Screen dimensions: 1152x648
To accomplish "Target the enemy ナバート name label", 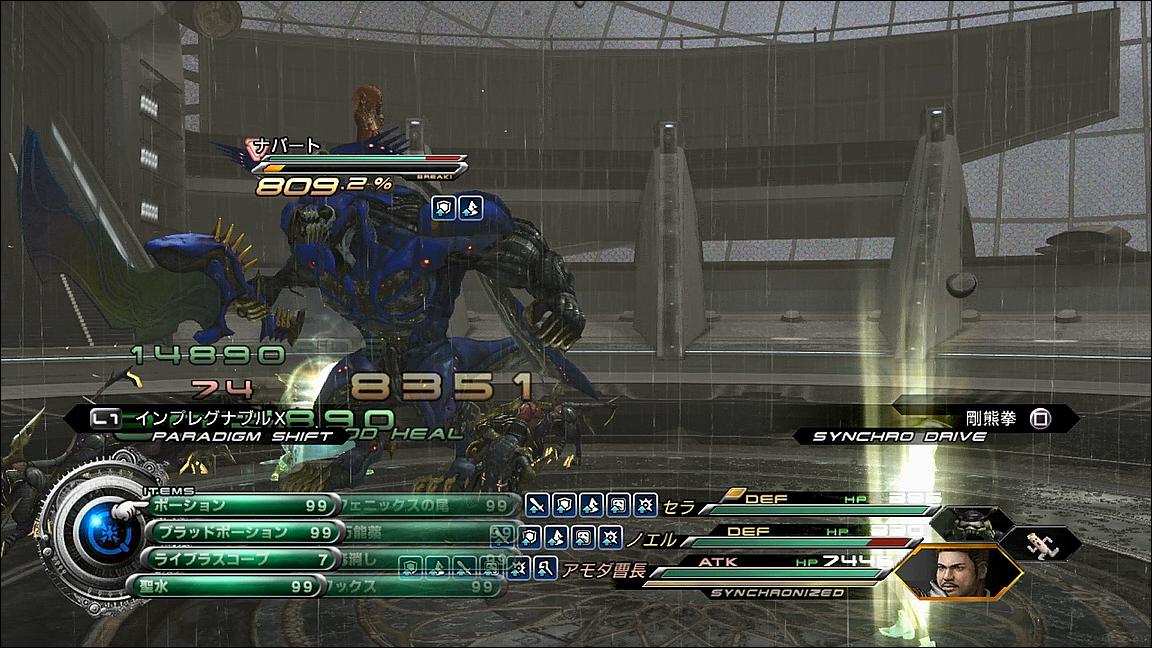I will 286,145.
